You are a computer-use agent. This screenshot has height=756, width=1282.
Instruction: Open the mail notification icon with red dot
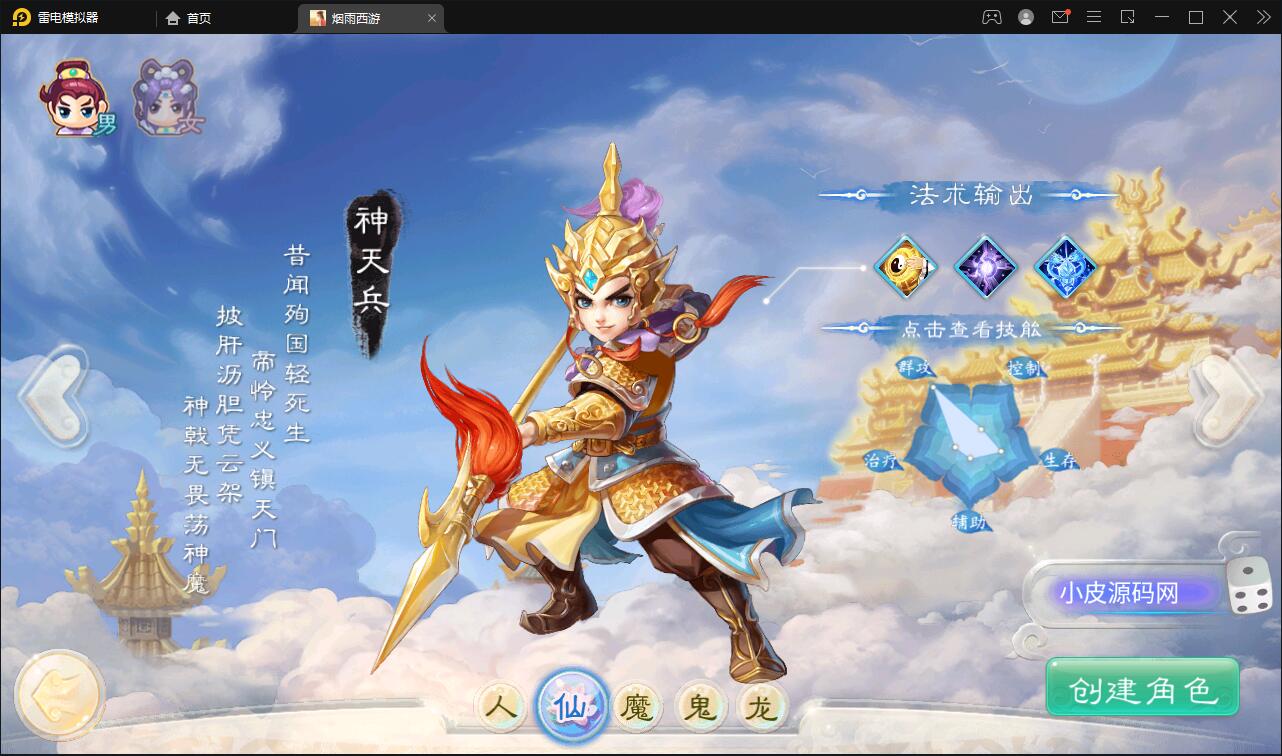tap(1060, 17)
